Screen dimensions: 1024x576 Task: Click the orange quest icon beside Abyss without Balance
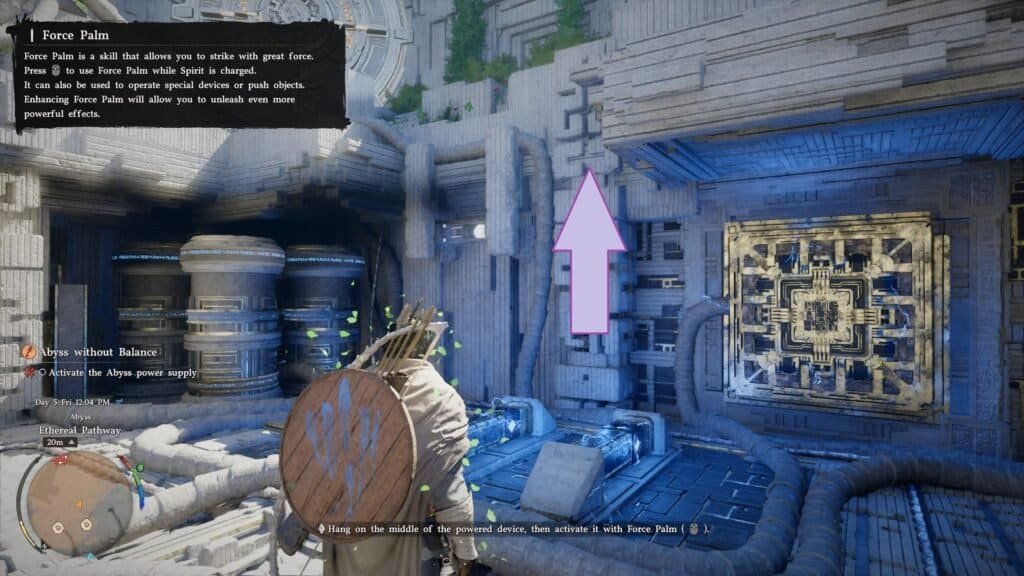(31, 352)
